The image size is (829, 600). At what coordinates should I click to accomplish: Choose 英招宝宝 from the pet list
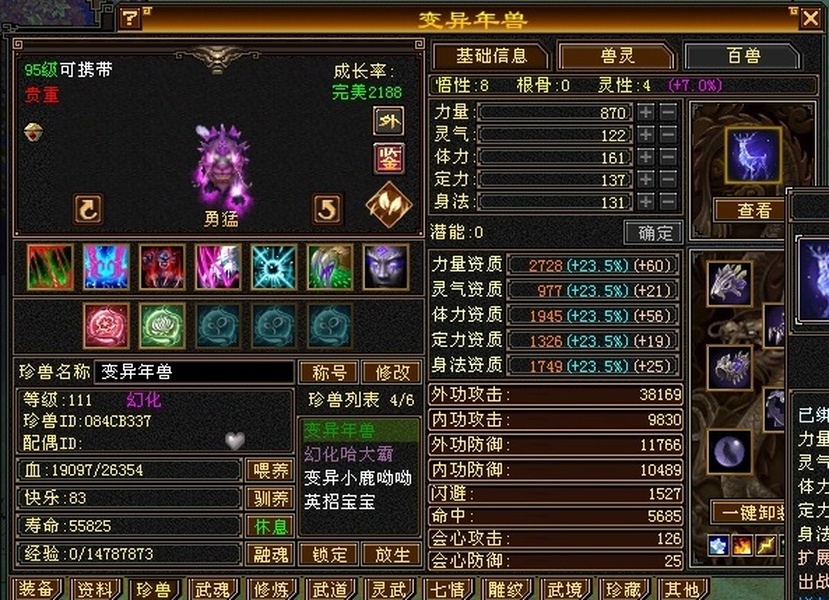[x=340, y=502]
